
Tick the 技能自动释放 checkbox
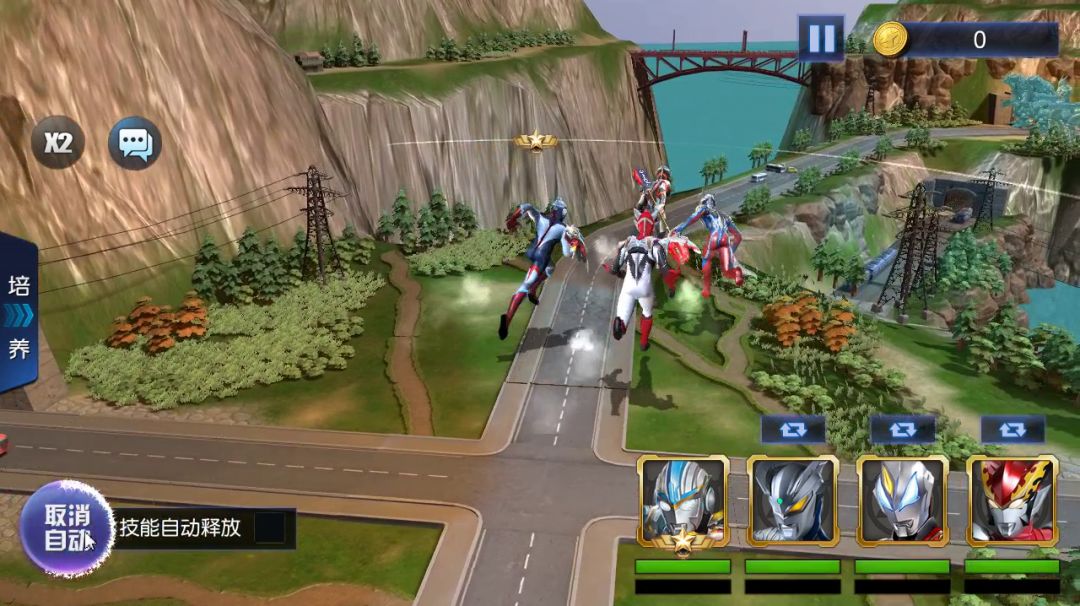[269, 528]
